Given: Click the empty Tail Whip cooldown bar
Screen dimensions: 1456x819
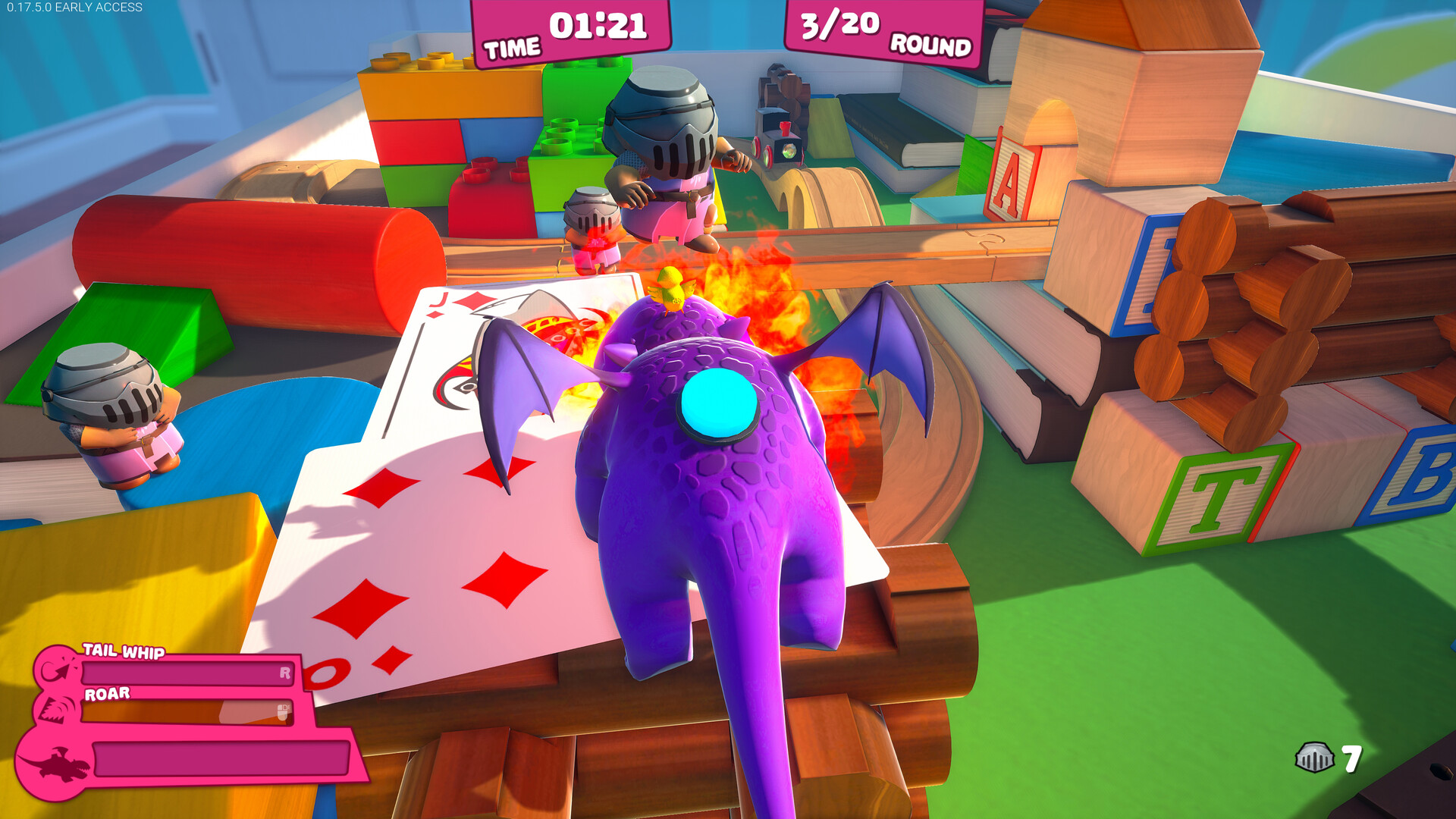Looking at the screenshot, I should click(x=186, y=672).
